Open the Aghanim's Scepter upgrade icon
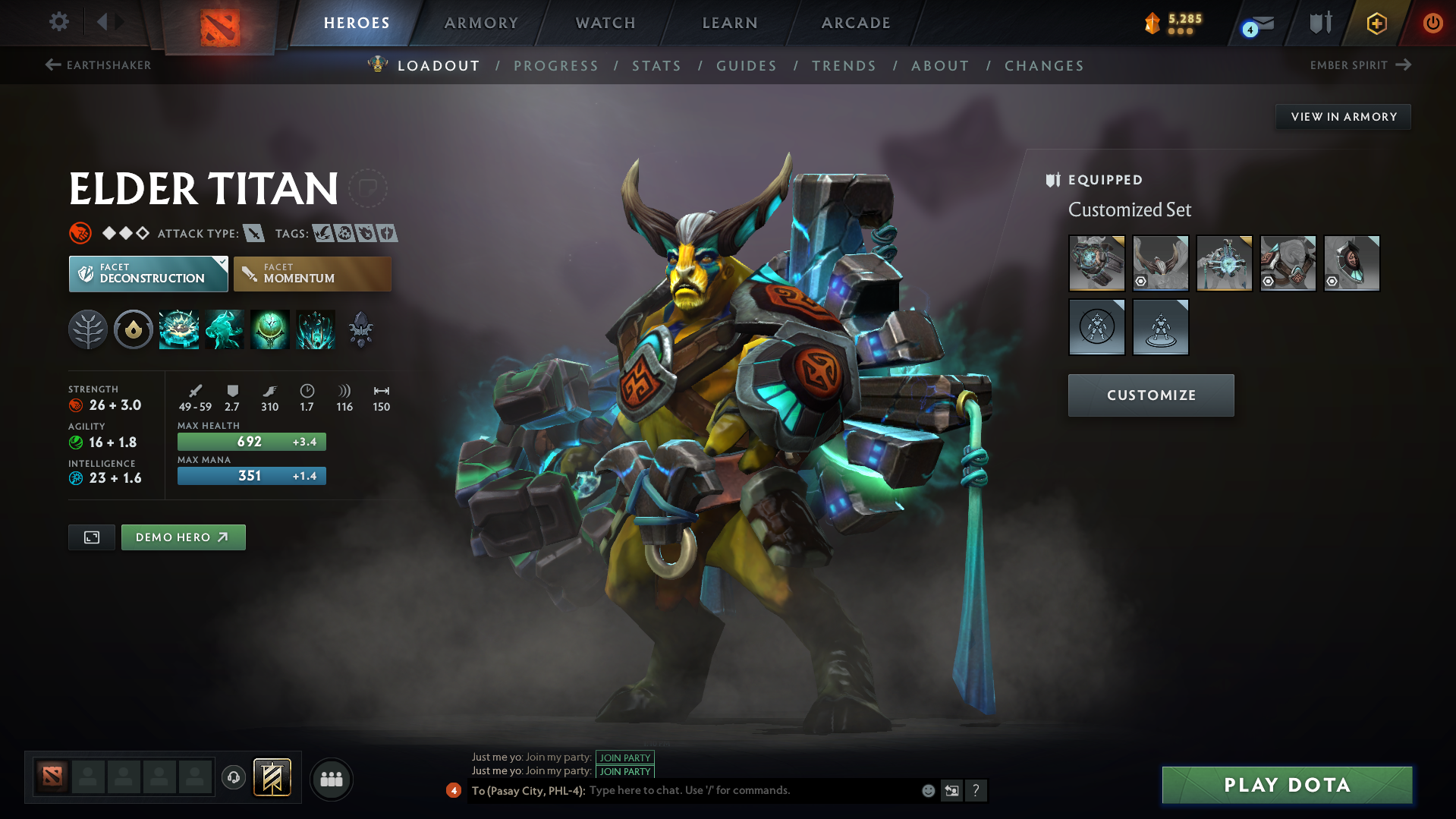This screenshot has width=1456, height=819. click(x=360, y=329)
